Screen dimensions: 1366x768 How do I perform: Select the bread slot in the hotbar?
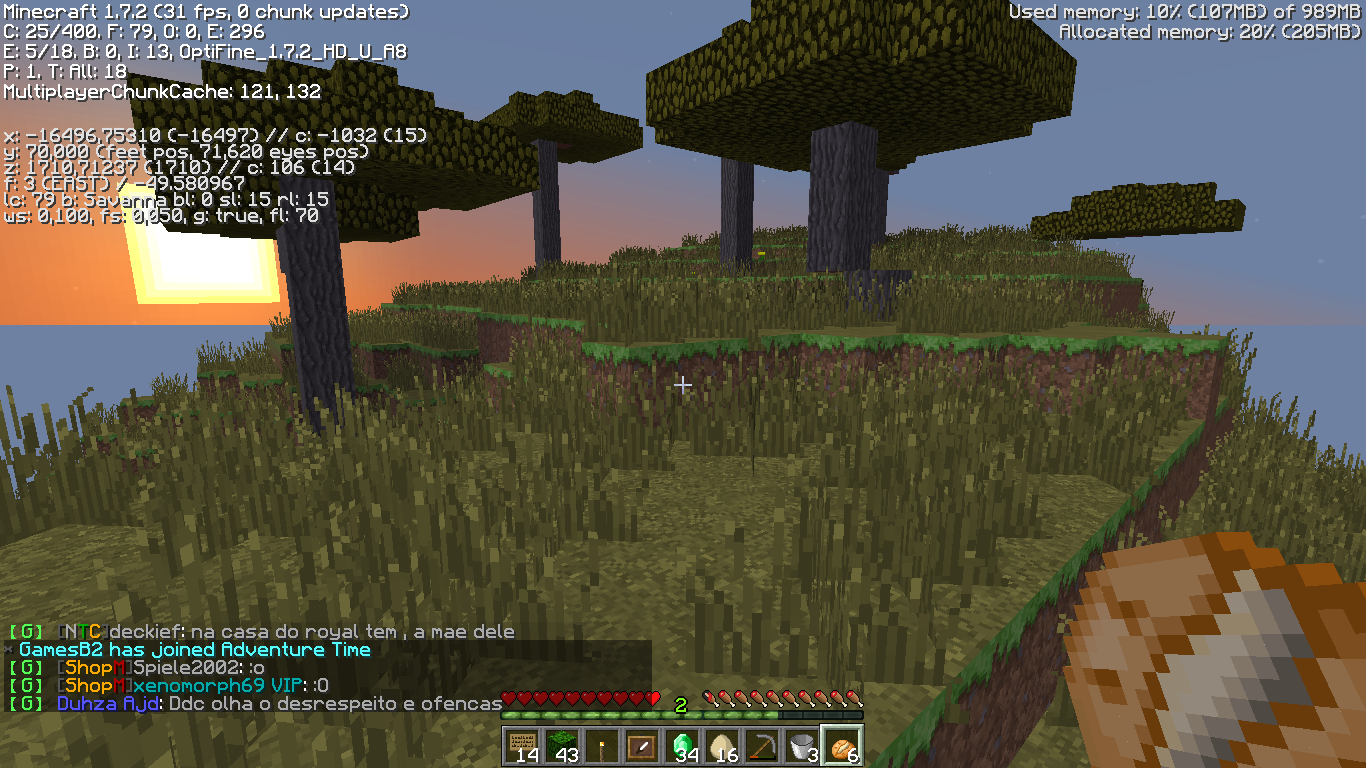click(842, 745)
